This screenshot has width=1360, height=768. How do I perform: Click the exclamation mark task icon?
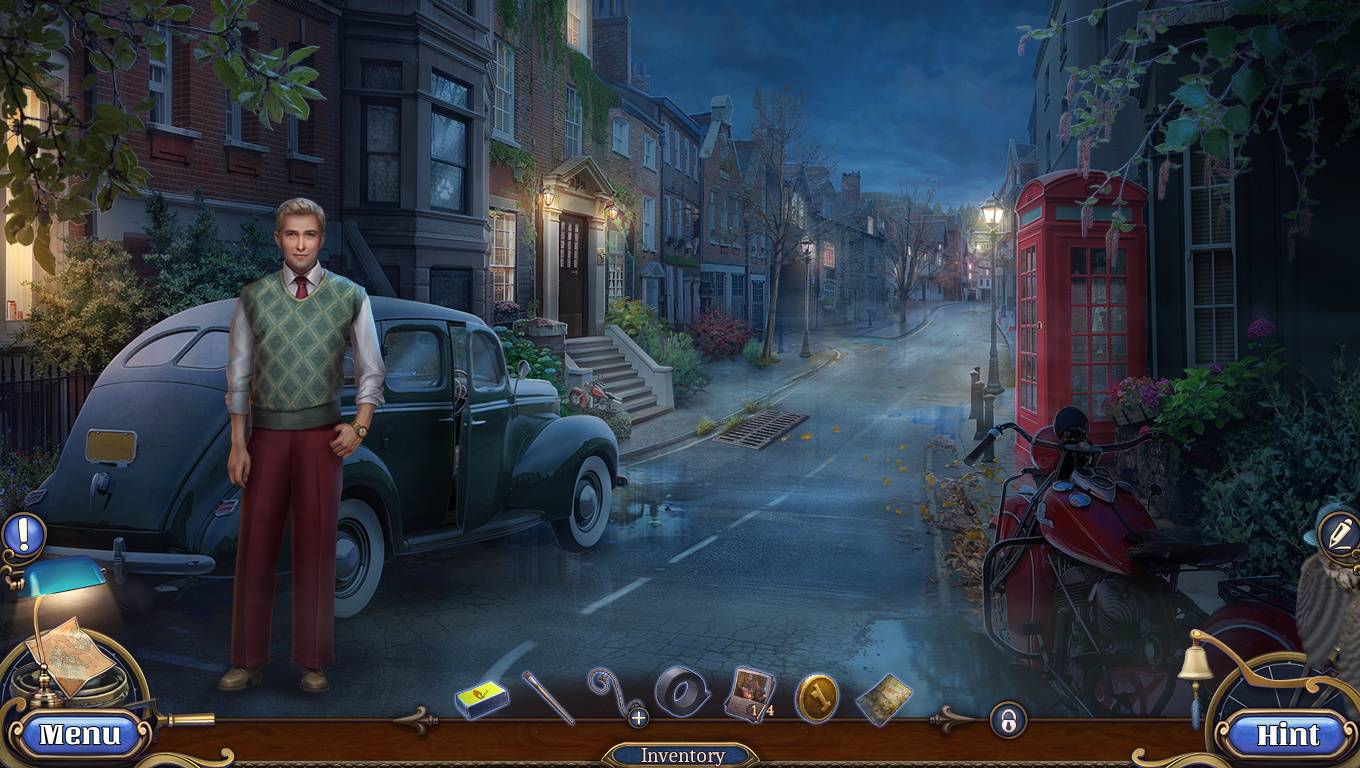[22, 534]
